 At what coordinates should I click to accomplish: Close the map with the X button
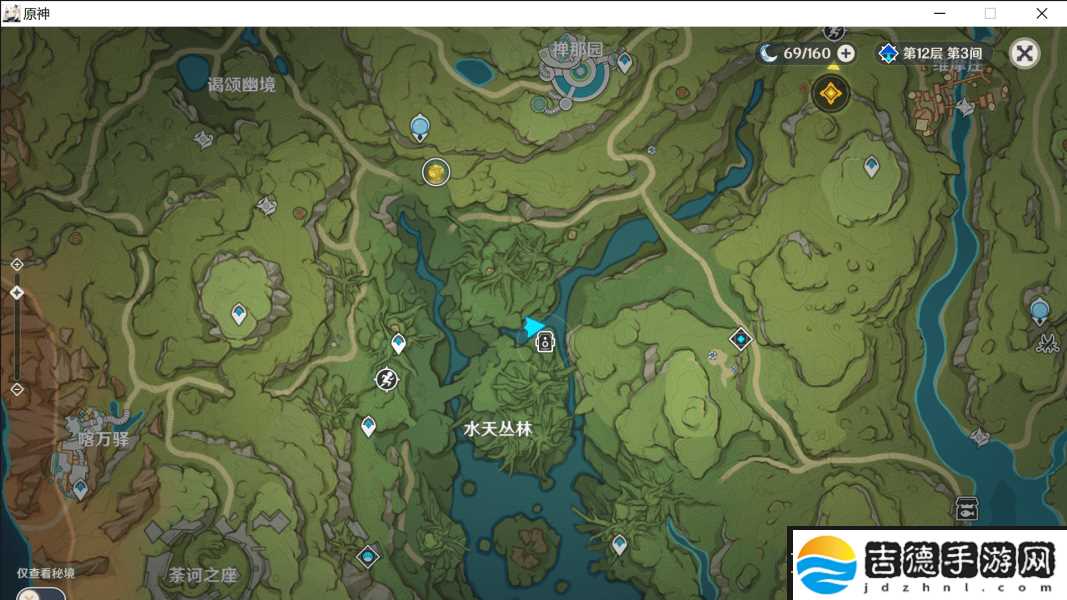1024,53
